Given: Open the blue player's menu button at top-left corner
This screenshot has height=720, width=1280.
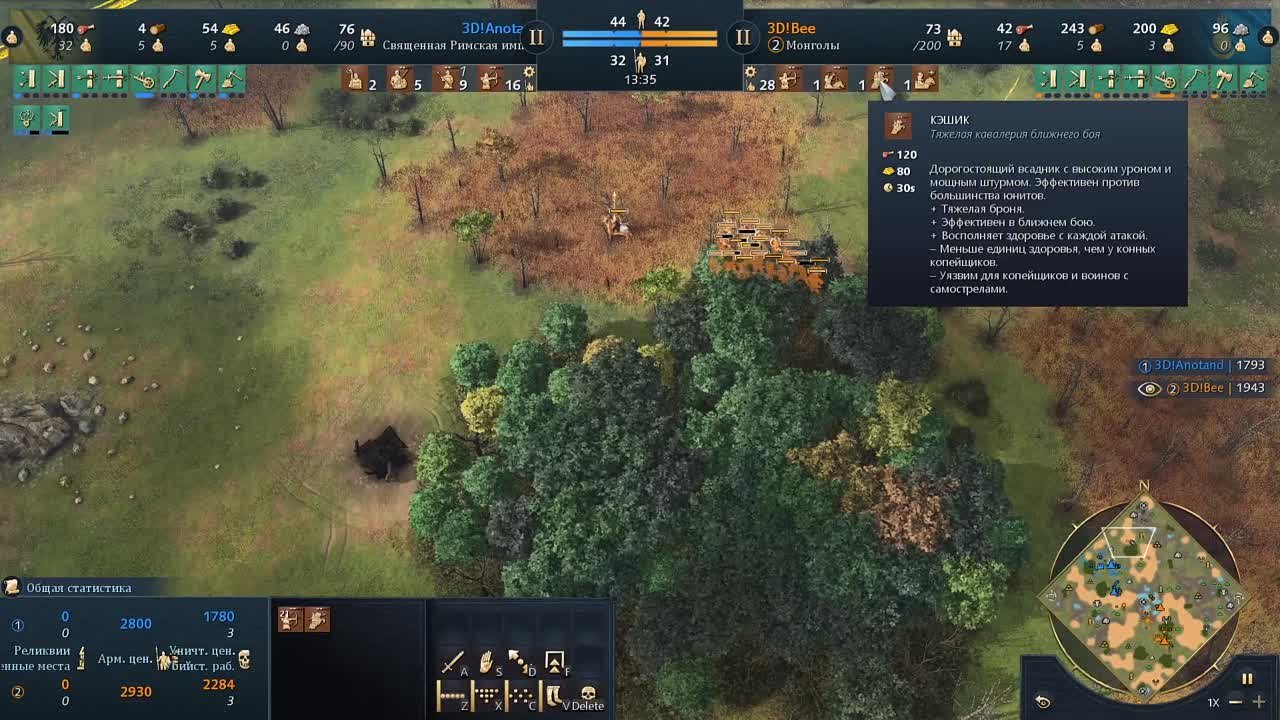Looking at the screenshot, I should coord(12,37).
